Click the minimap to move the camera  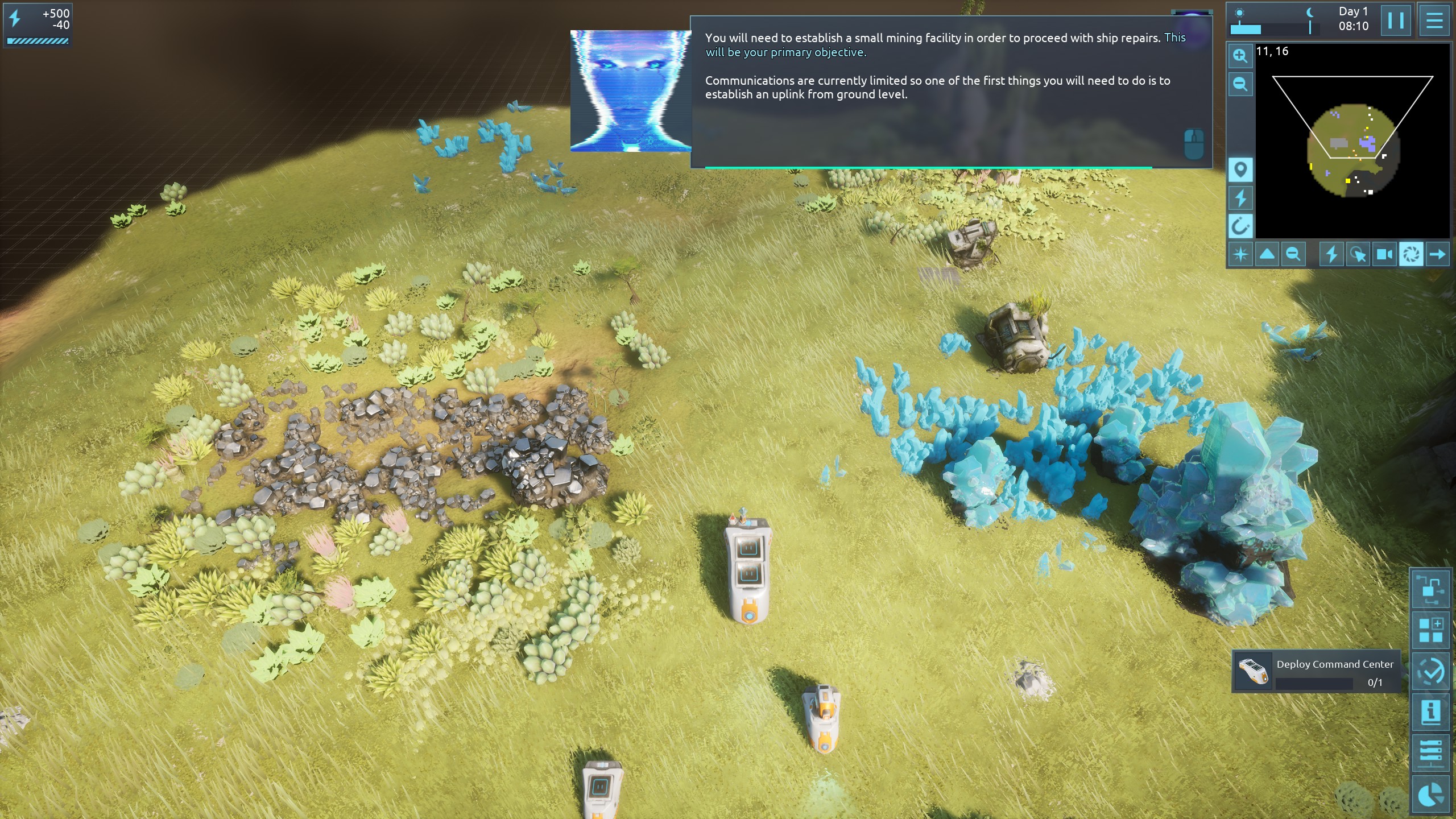point(1352,149)
